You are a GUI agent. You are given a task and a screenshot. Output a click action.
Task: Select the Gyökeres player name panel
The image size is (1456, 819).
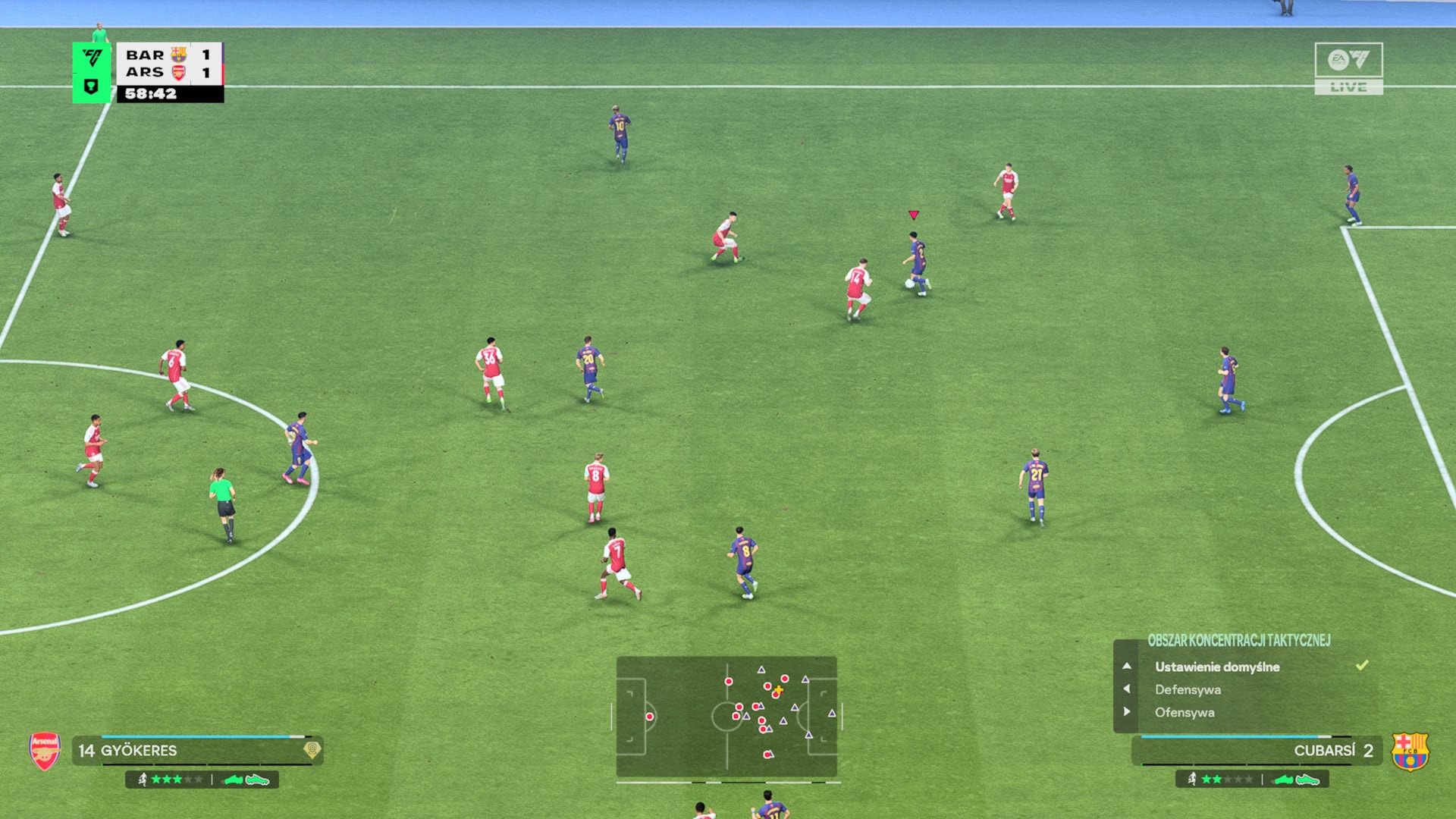point(197,750)
